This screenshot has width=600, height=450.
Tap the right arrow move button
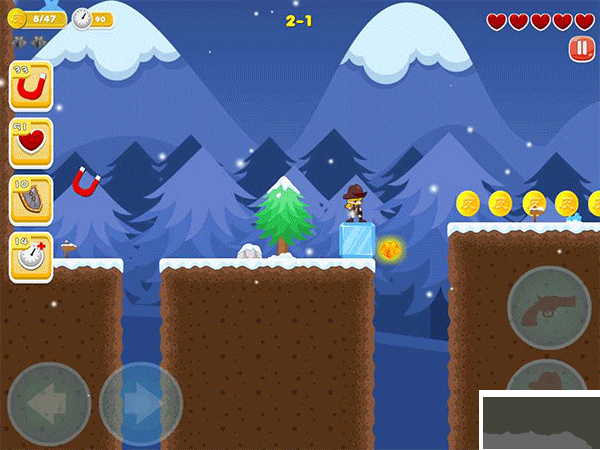coord(141,404)
